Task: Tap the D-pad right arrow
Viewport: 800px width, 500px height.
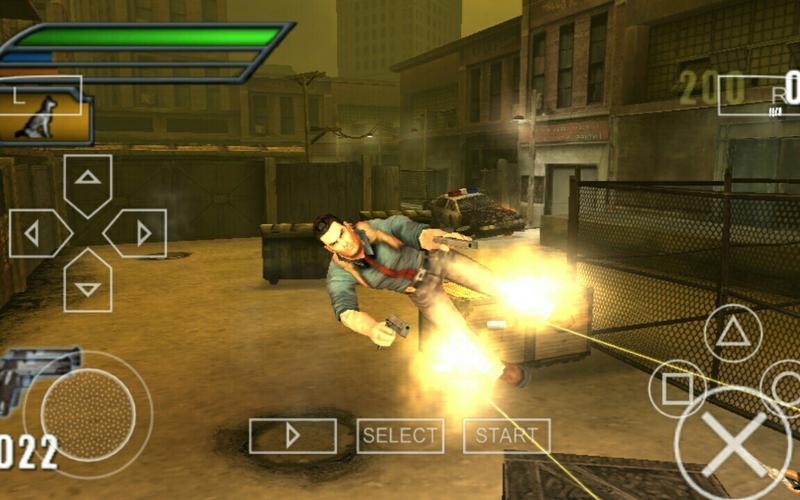Action: 137,234
